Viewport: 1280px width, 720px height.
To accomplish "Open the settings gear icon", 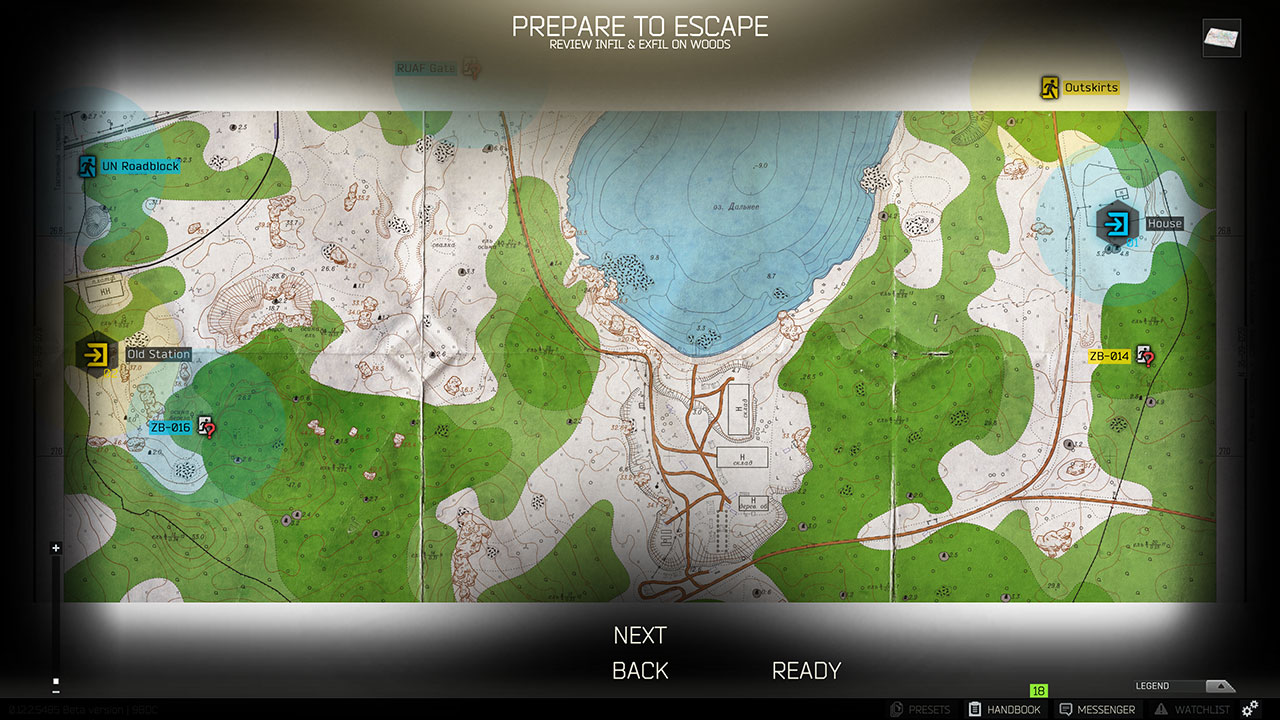I will [1249, 709].
